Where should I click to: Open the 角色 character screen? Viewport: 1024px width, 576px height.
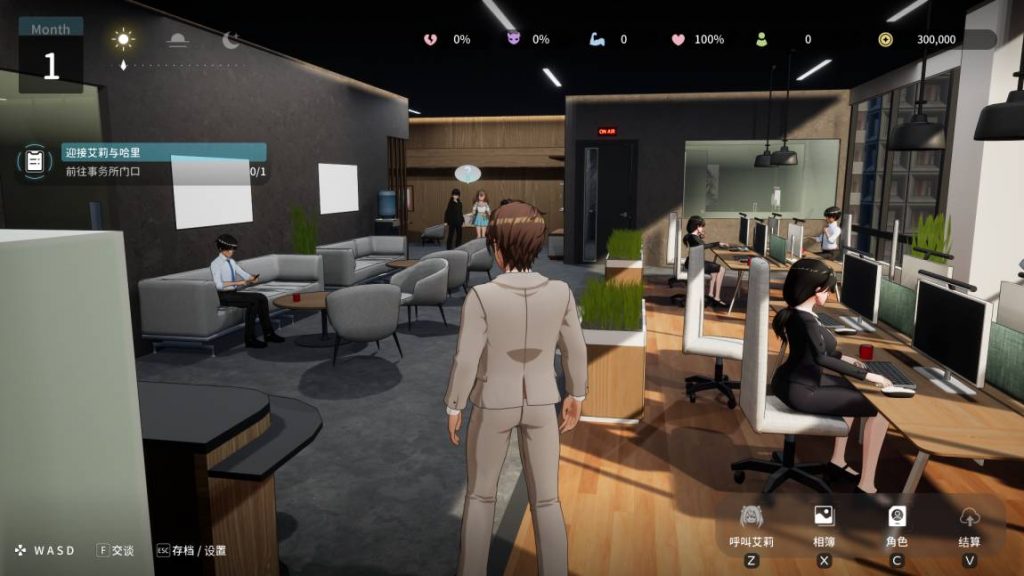click(x=897, y=517)
